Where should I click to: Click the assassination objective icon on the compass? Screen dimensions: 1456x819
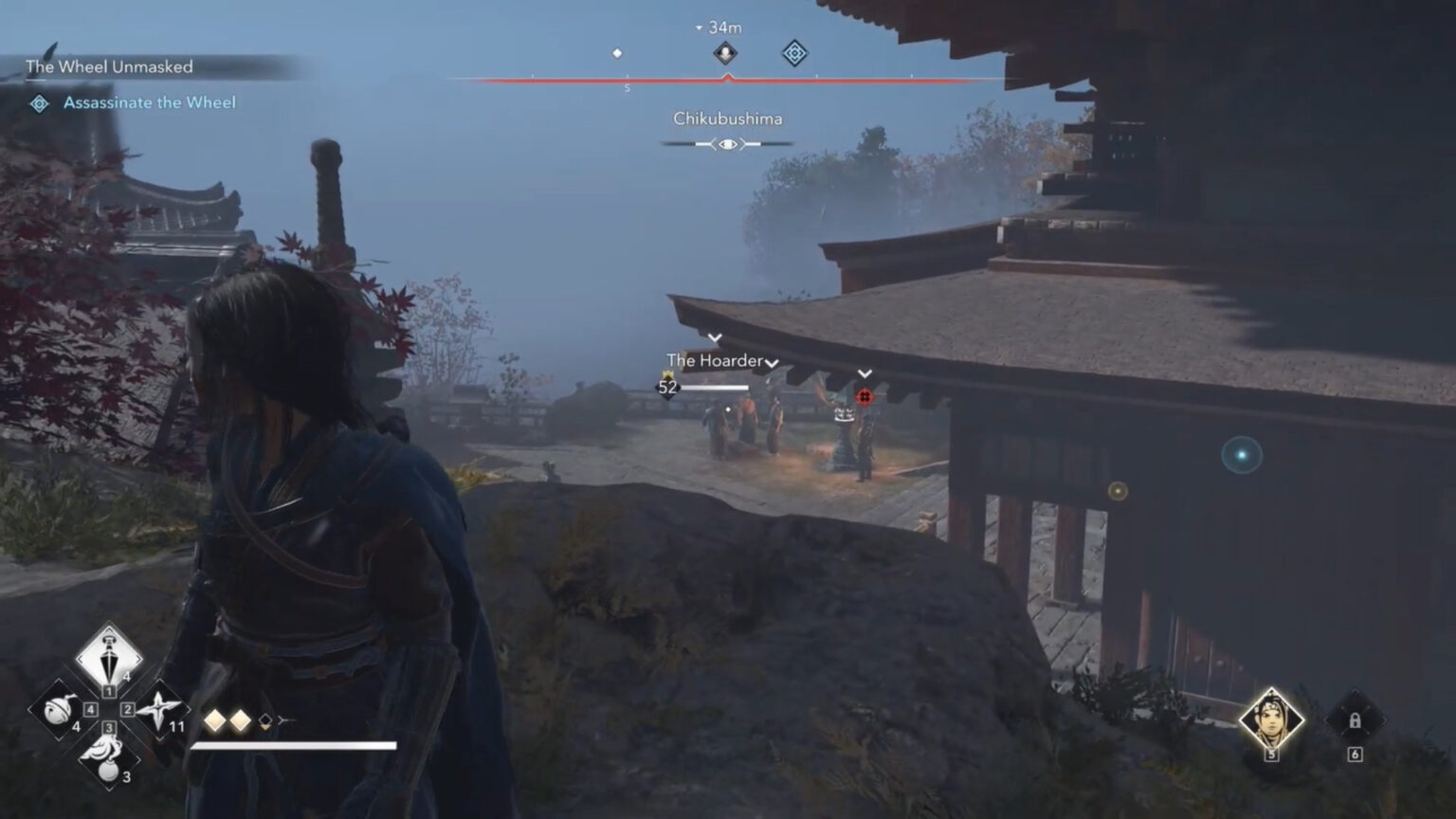(726, 53)
